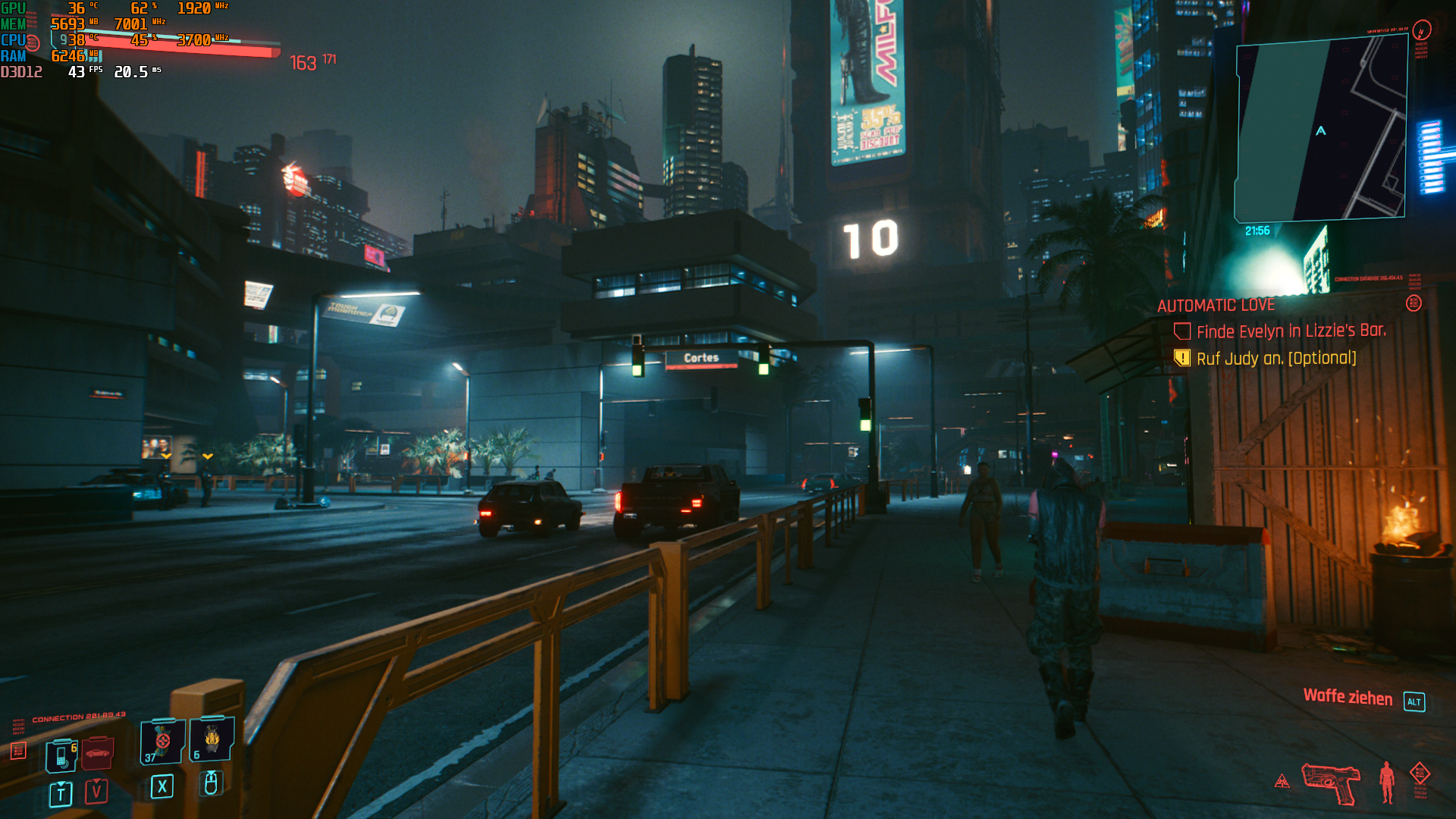The width and height of the screenshot is (1456, 819).
Task: Toggle the optional 'Ruf Judy an' objective marker
Action: pyautogui.click(x=1184, y=357)
